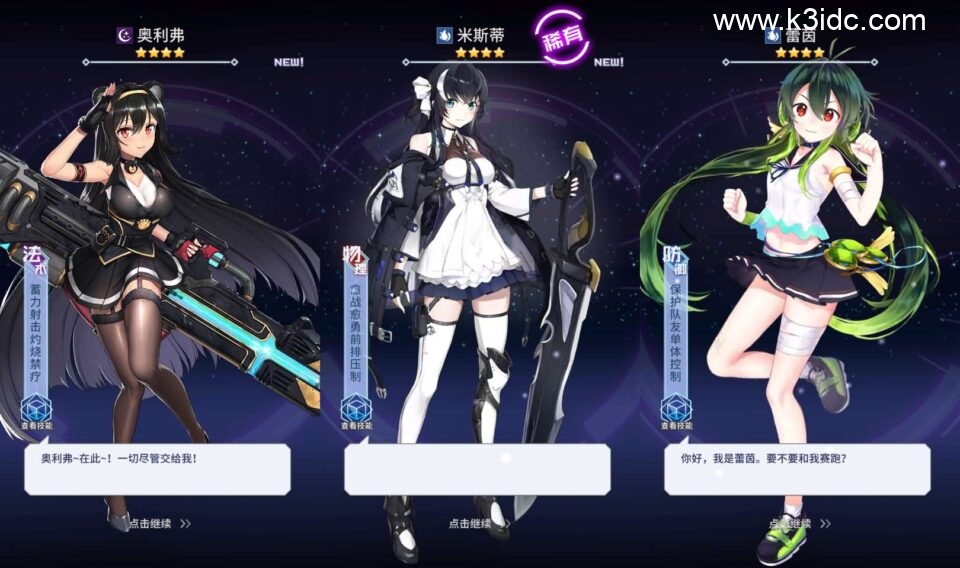Screen dimensions: 960x568
Task: View skills for 米斯蒂
Action: pyautogui.click(x=356, y=412)
